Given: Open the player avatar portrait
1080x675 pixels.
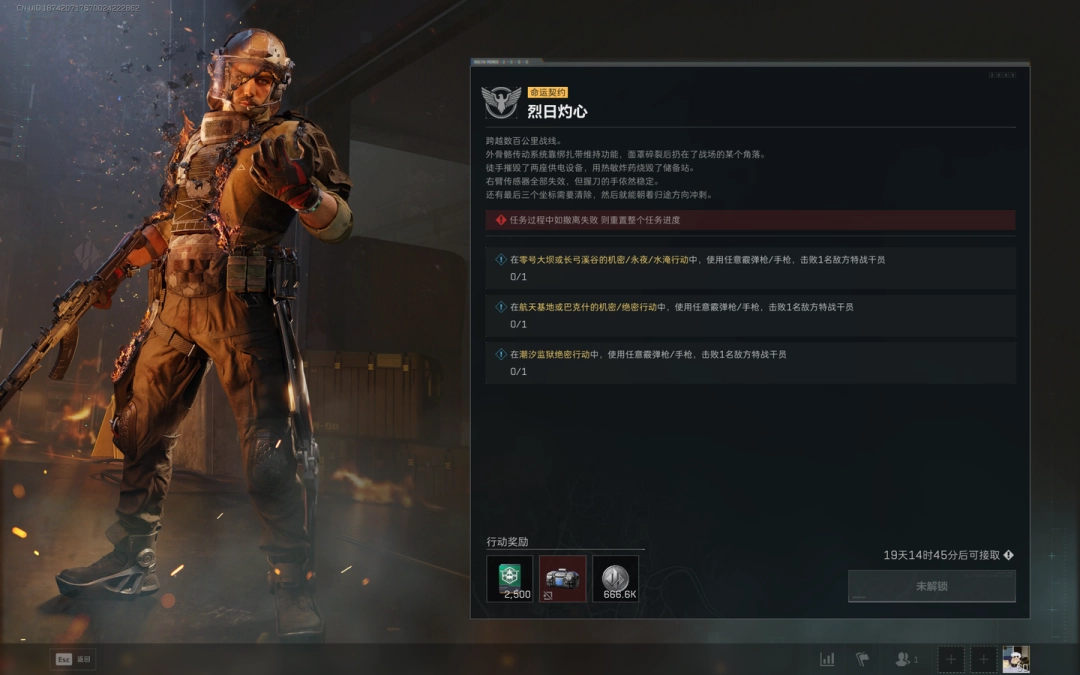Looking at the screenshot, I should pyautogui.click(x=1015, y=659).
